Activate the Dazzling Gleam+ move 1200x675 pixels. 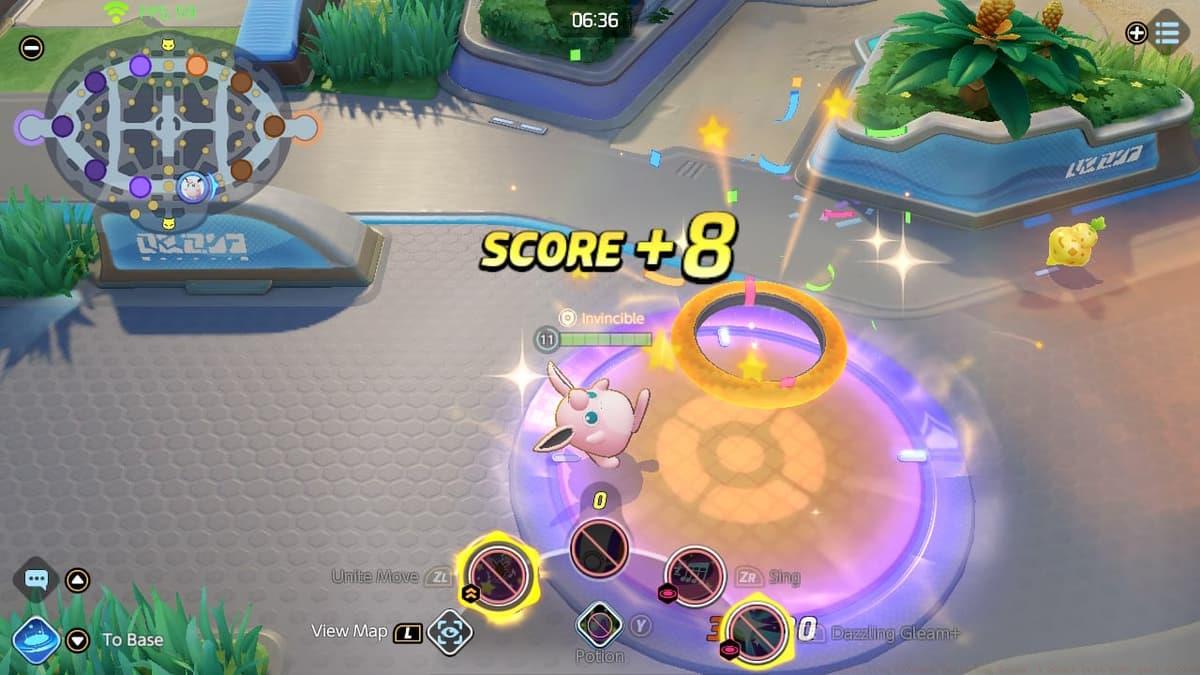coord(756,630)
